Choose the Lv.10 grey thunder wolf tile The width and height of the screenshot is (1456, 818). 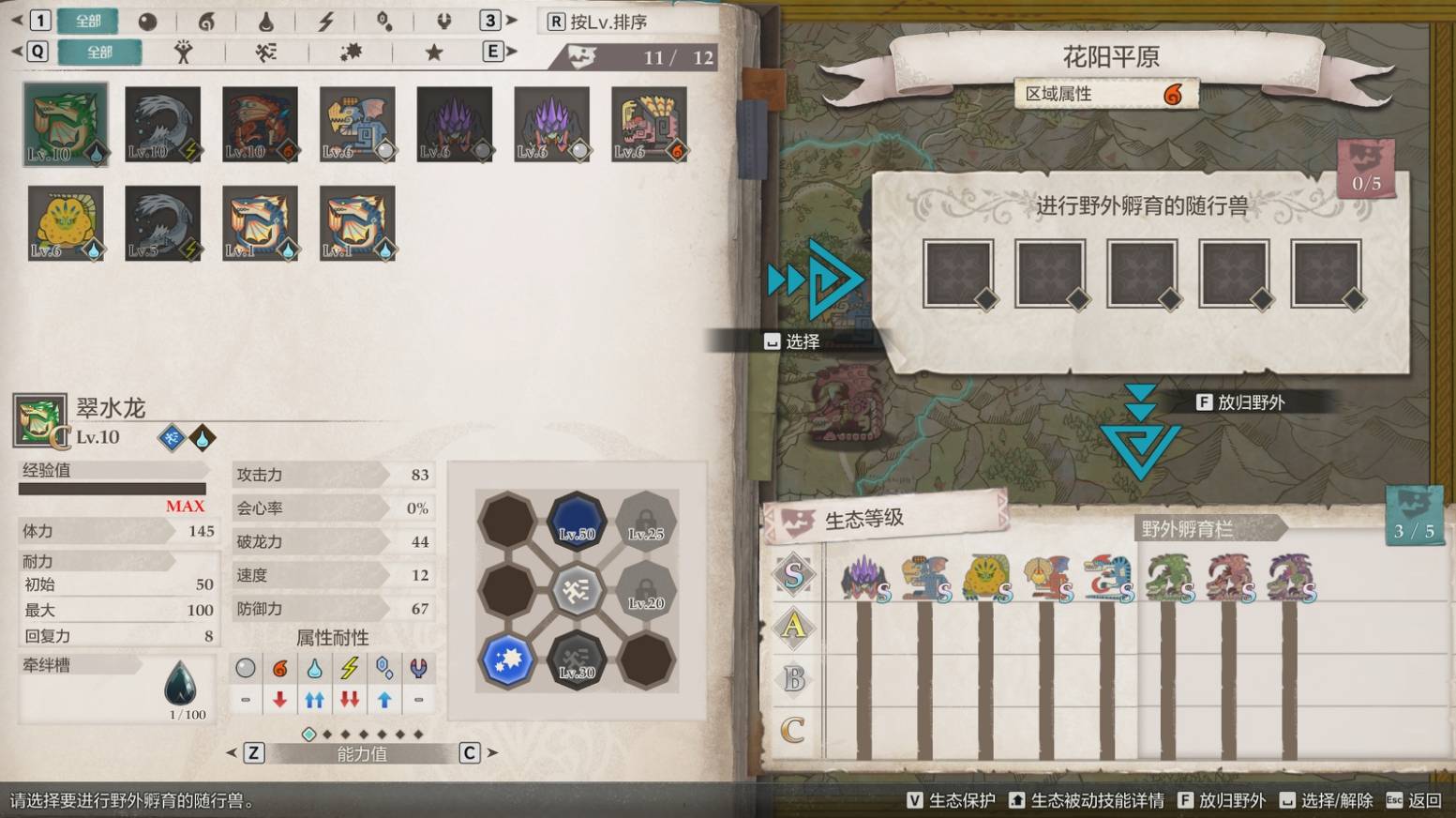point(162,124)
